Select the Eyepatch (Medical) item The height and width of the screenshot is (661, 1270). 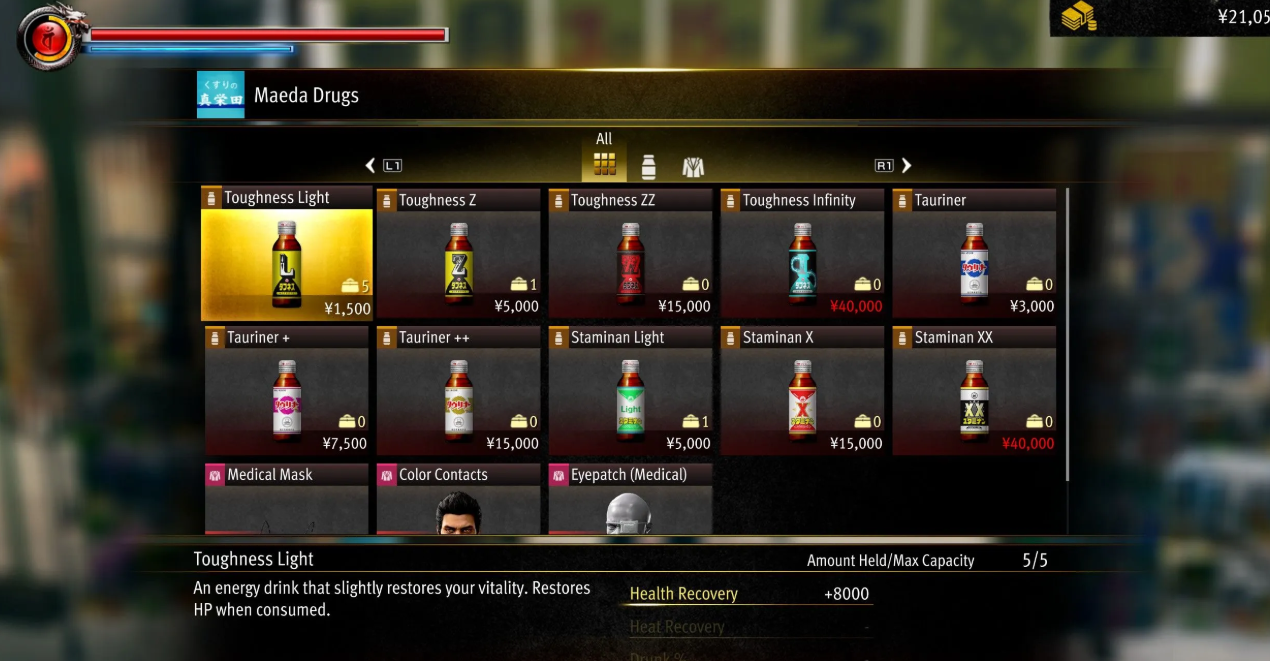click(x=630, y=500)
